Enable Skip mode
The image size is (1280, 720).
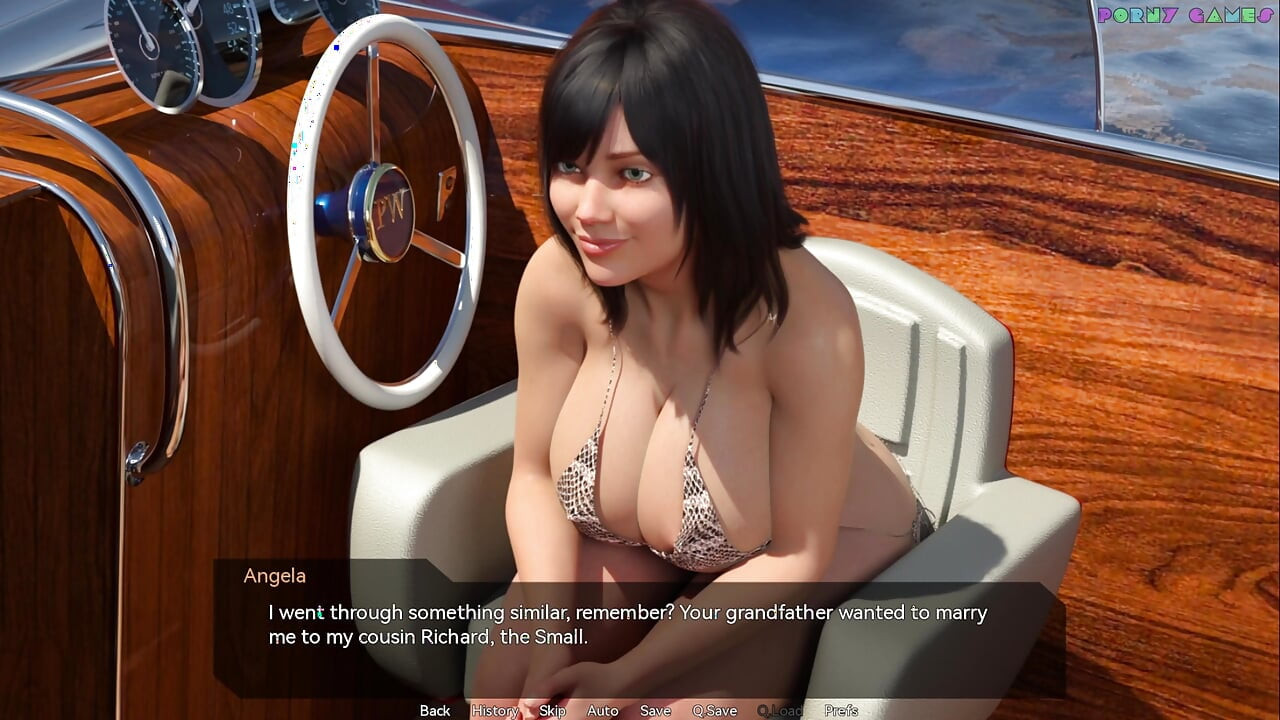(x=552, y=710)
